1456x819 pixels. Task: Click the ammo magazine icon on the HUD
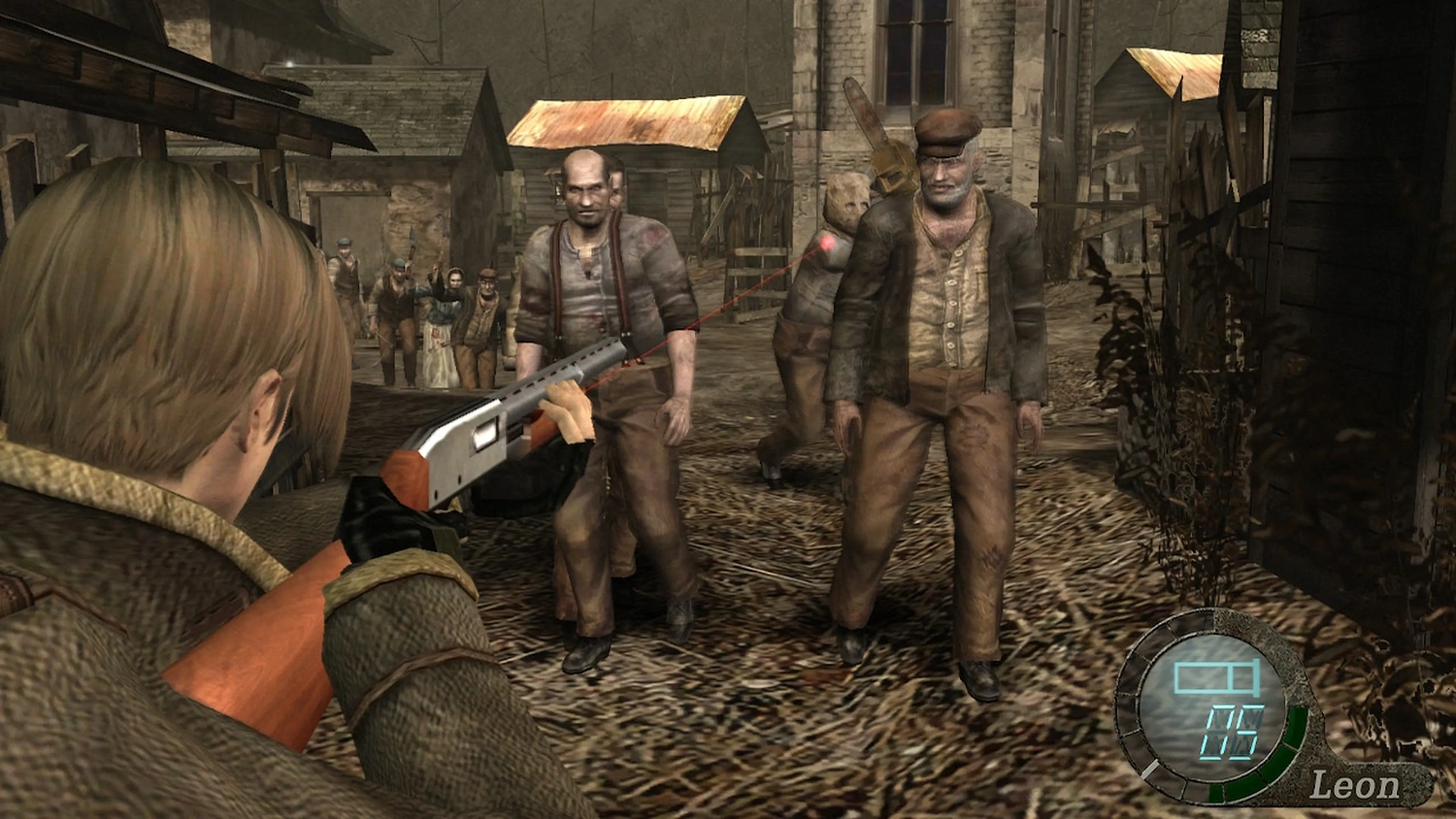click(x=1215, y=677)
